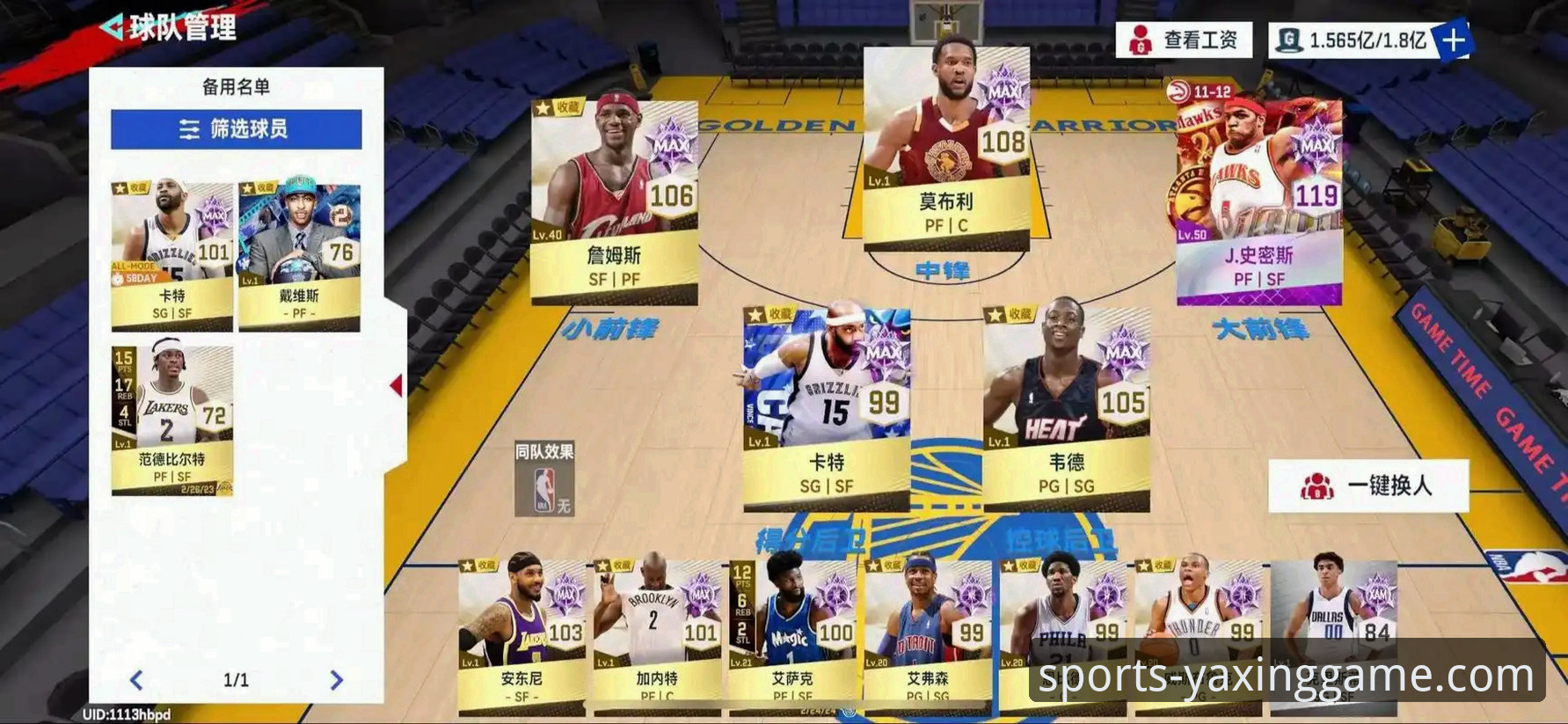The width and height of the screenshot is (1568, 724).
Task: Select 韦德 point guard card
Action: [x=1066, y=409]
